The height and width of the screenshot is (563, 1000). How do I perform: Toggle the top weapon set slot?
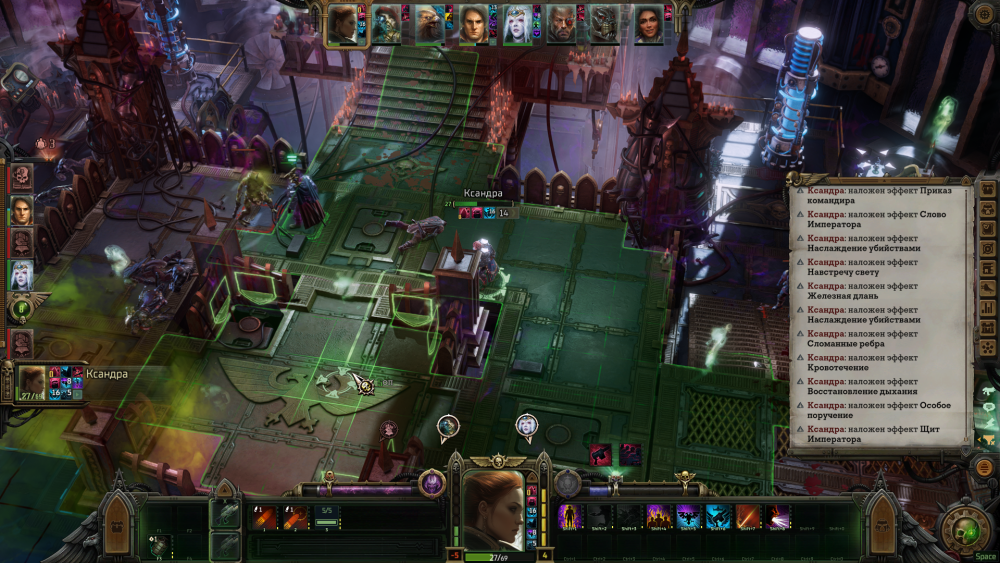click(224, 514)
